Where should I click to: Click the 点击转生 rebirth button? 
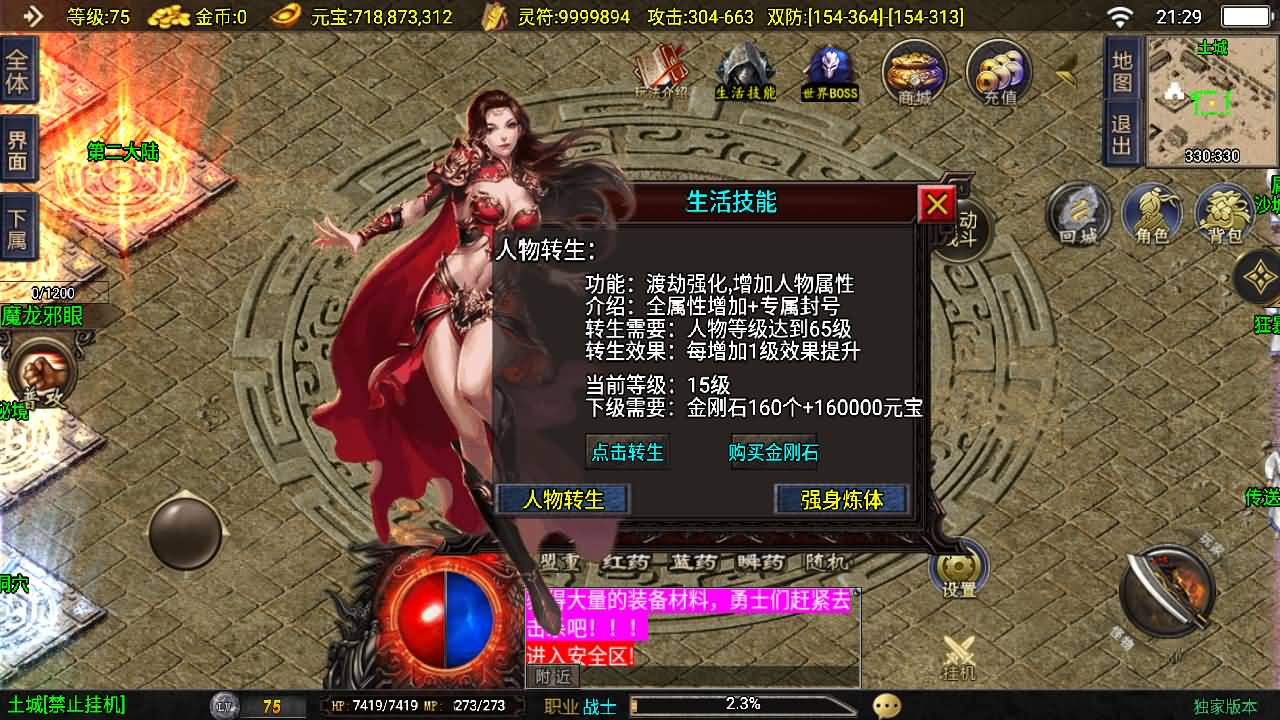click(x=629, y=452)
